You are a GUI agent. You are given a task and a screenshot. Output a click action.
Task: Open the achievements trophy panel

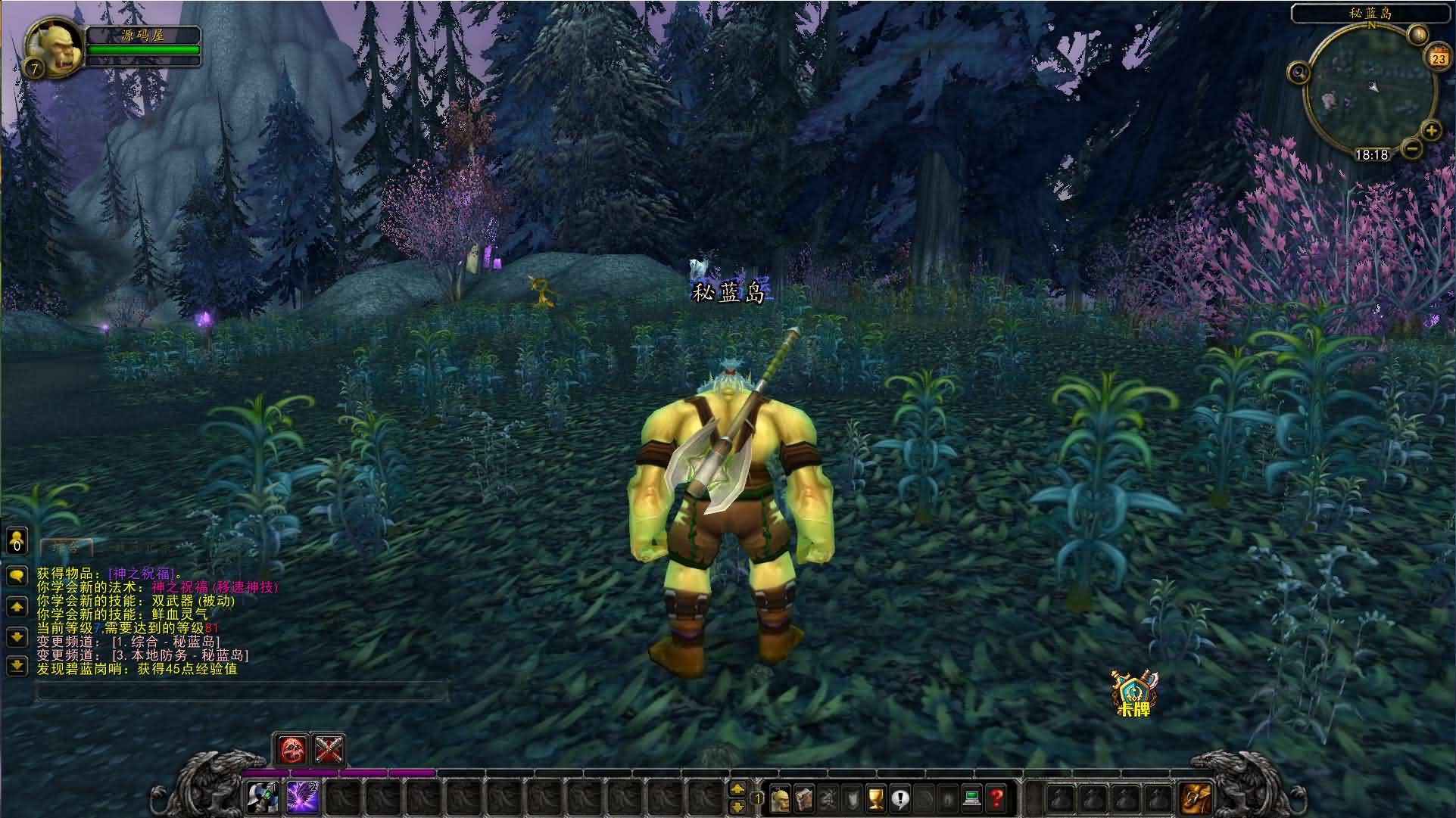coord(875,799)
